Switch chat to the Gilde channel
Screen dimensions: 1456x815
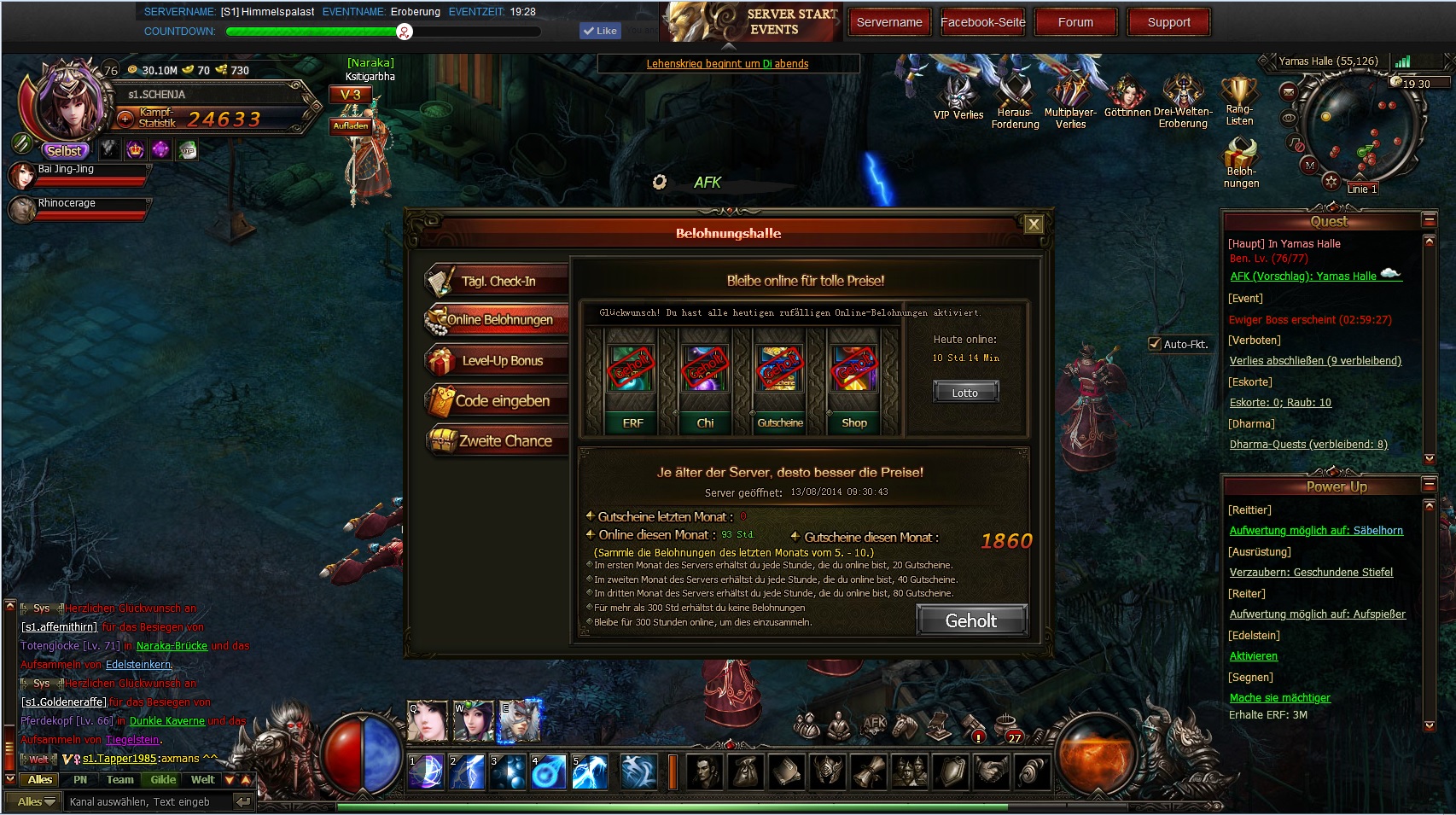163,779
